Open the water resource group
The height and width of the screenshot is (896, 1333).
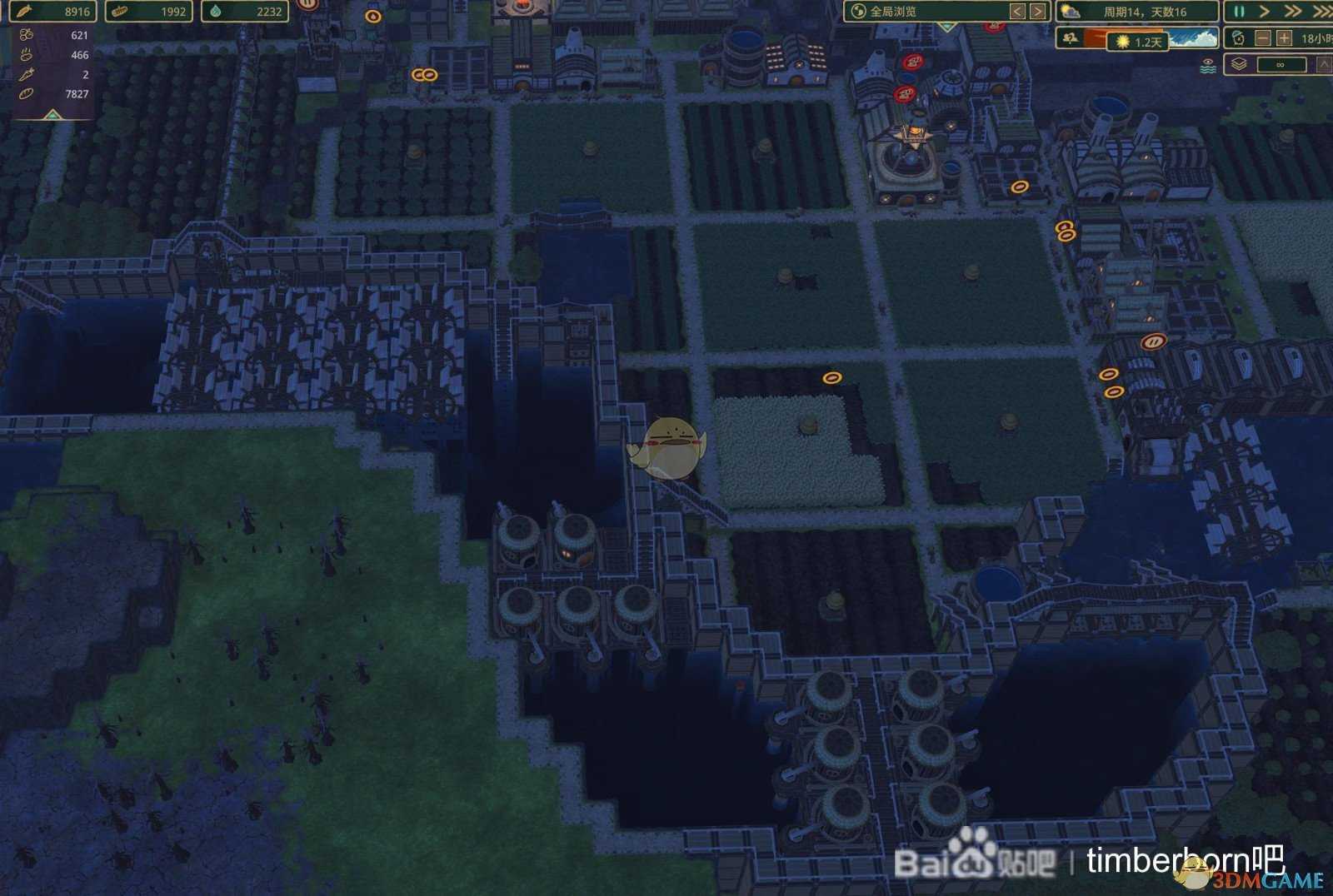[245, 12]
